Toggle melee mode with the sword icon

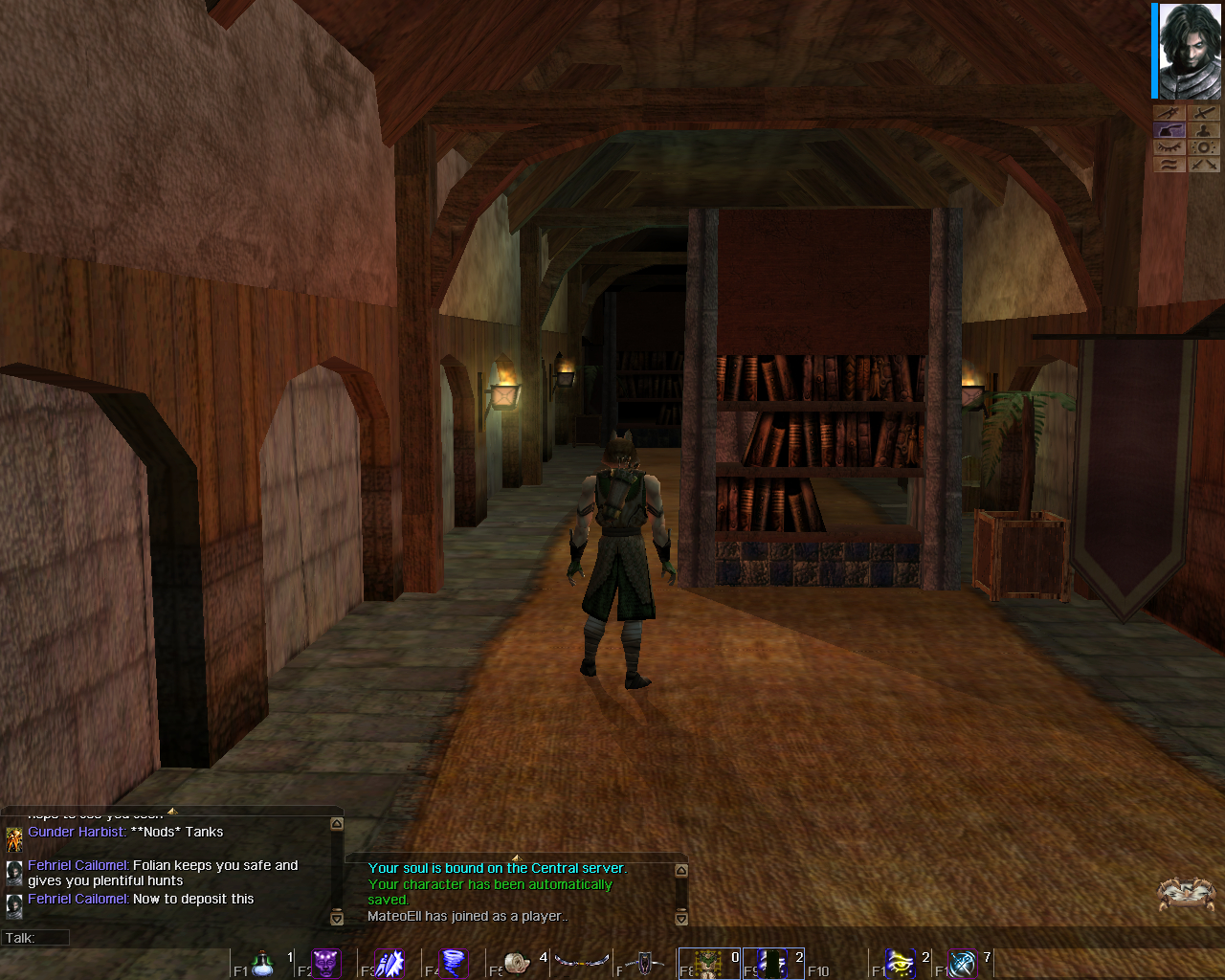[1204, 111]
